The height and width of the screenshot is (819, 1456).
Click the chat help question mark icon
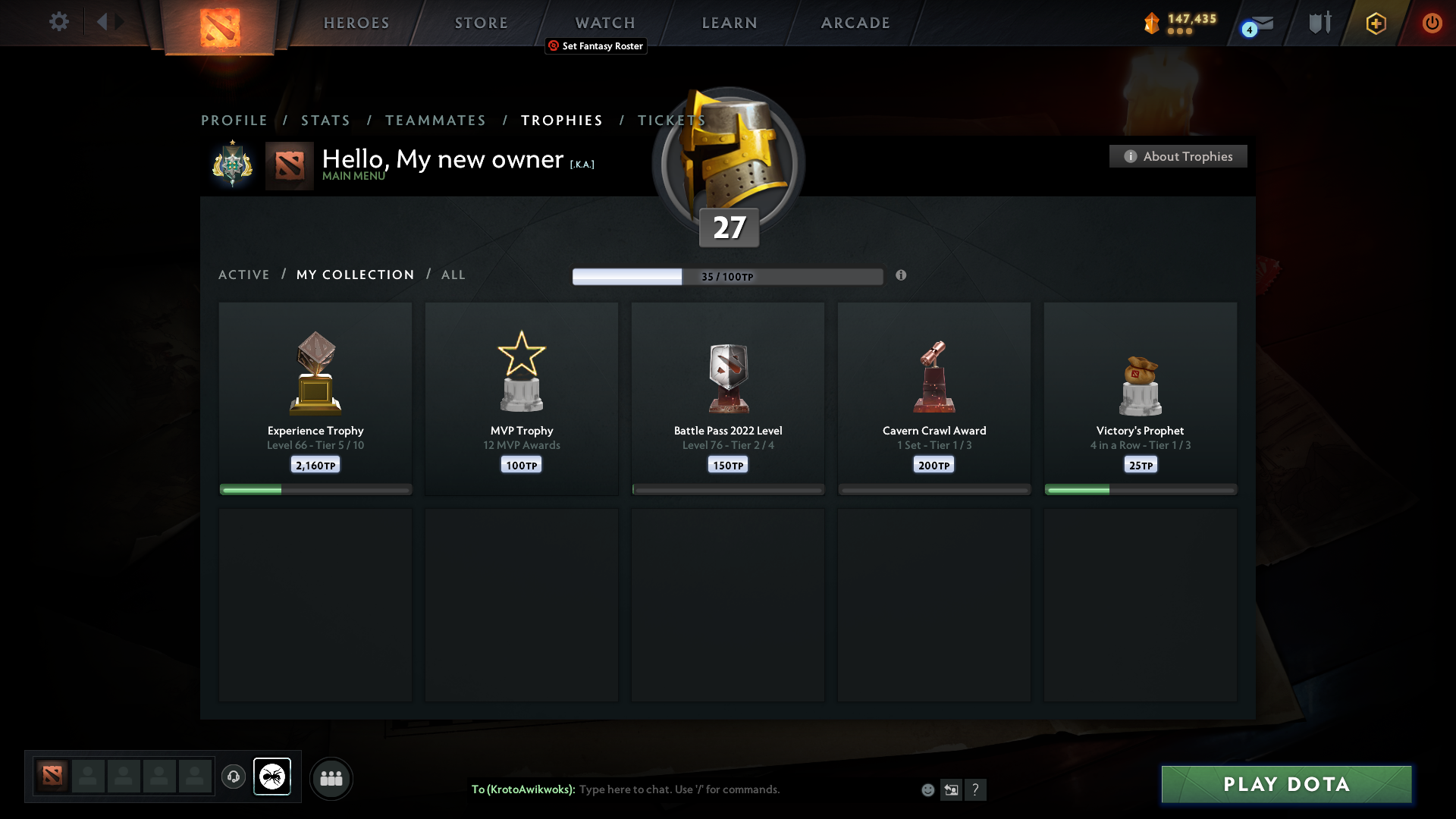tap(977, 789)
